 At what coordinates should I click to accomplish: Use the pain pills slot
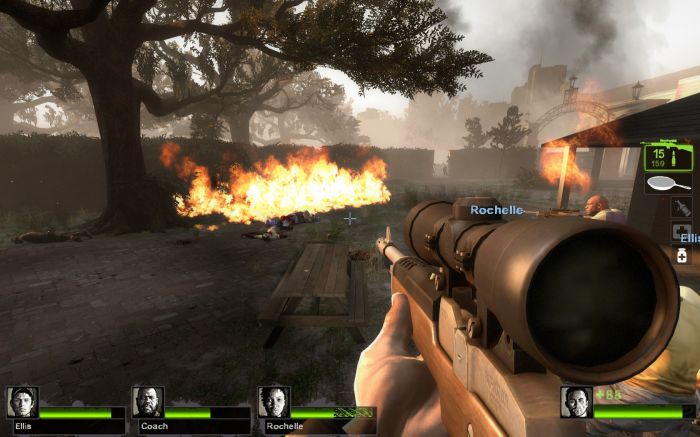[x=682, y=256]
